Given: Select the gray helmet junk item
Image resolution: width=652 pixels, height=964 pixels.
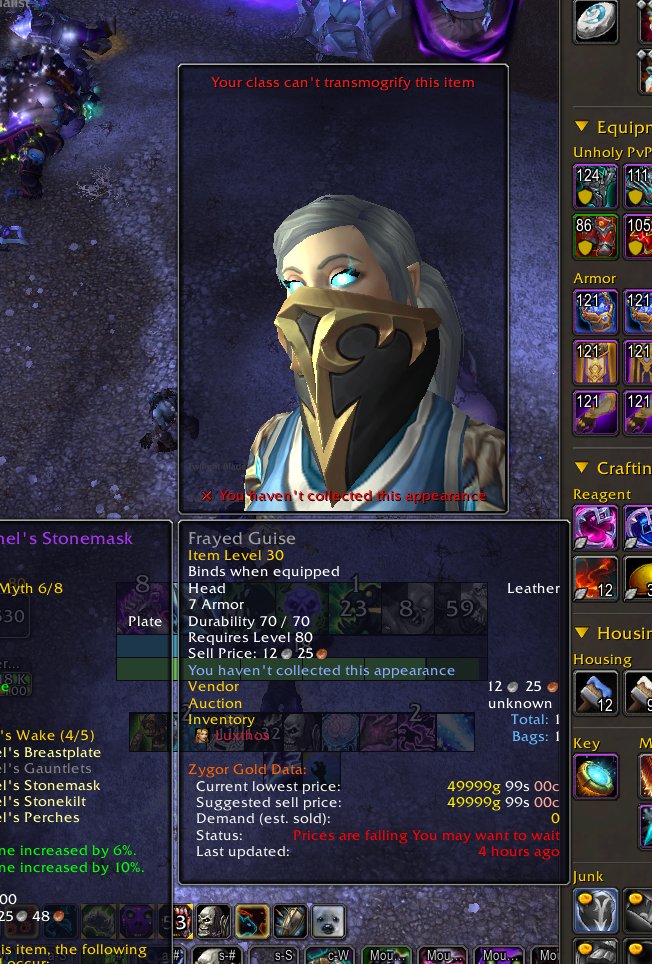Looking at the screenshot, I should point(594,910).
